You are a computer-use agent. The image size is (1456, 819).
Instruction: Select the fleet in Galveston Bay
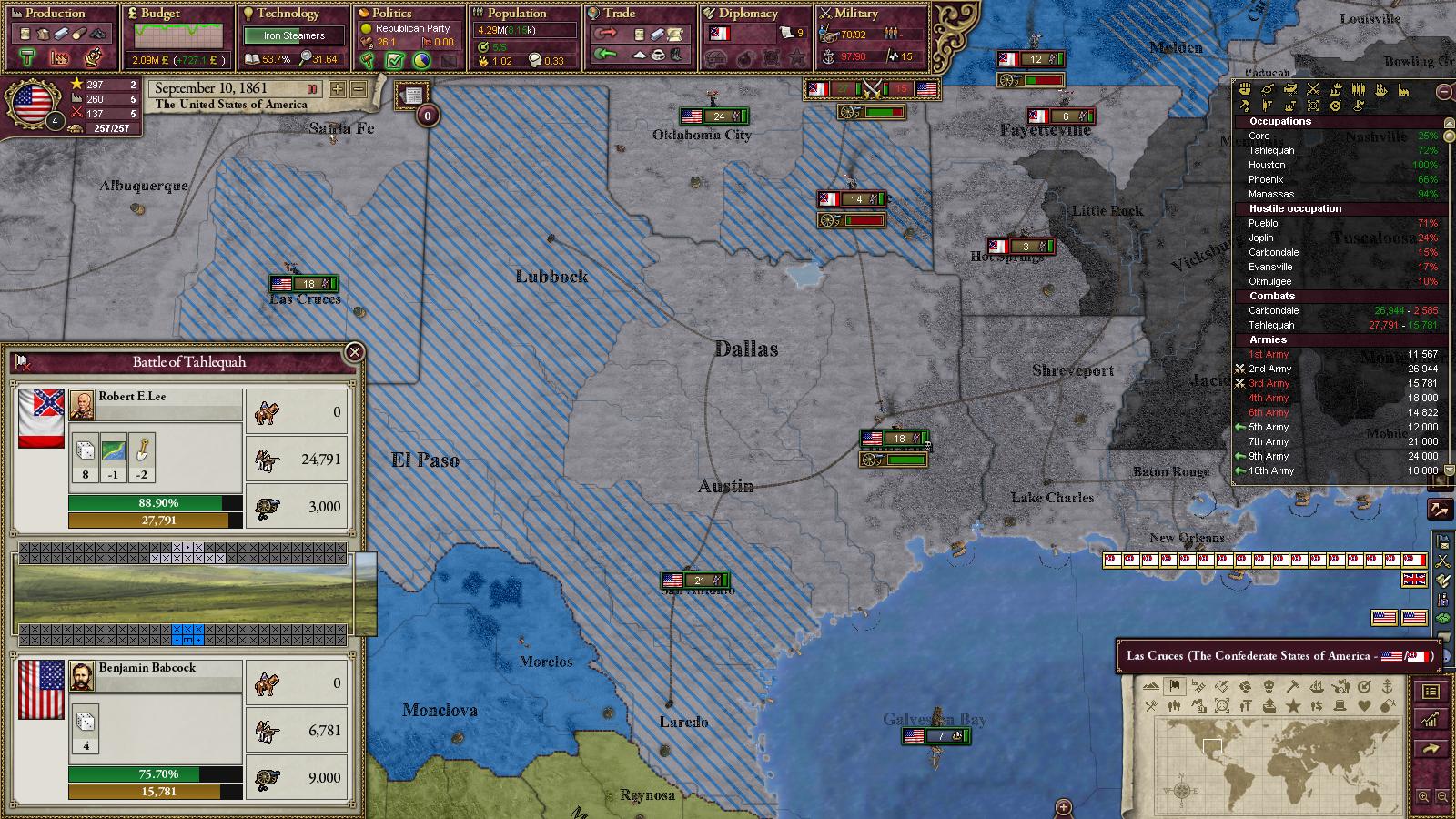pos(935,736)
